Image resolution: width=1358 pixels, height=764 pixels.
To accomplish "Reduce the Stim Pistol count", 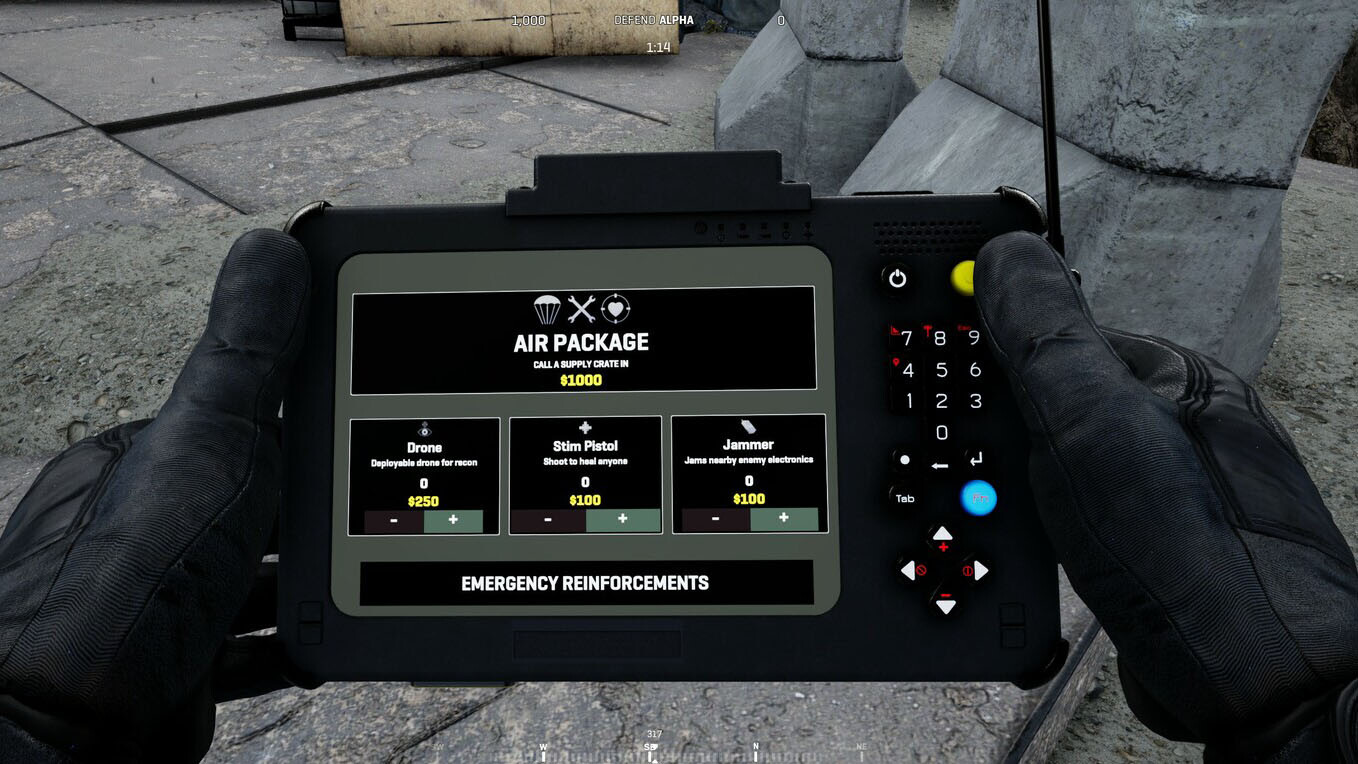I will (x=548, y=520).
